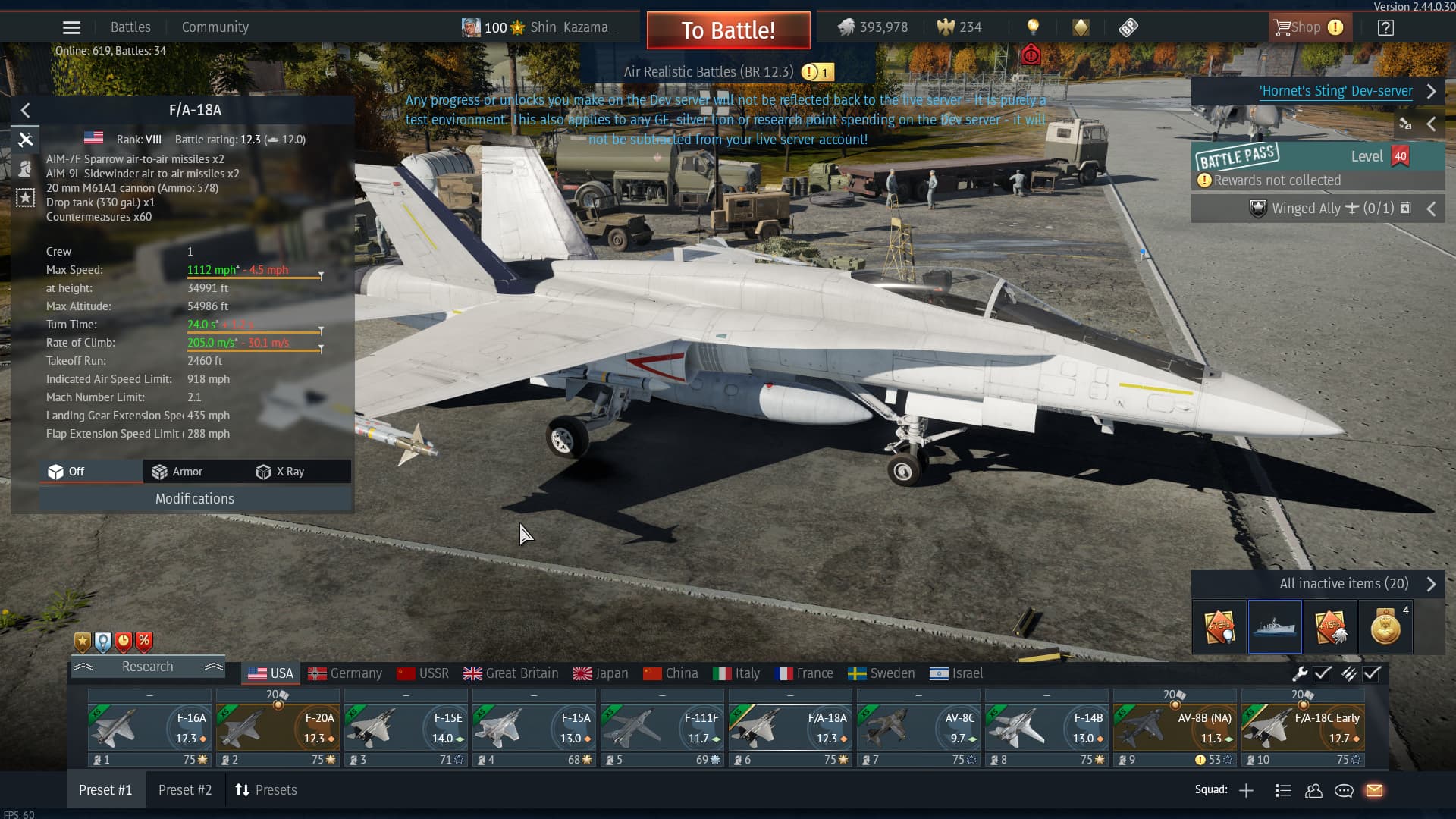Select the F-14B aircraft slot

coord(1046,728)
